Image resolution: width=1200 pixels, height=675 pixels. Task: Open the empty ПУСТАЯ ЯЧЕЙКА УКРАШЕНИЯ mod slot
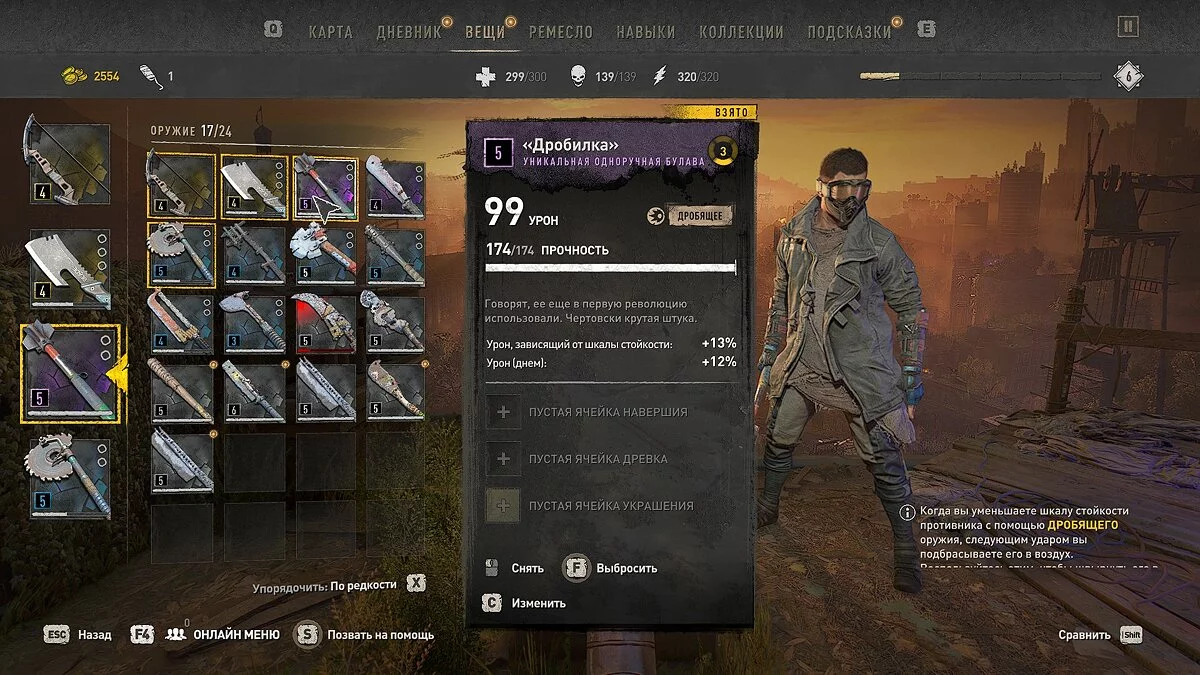pyautogui.click(x=610, y=506)
